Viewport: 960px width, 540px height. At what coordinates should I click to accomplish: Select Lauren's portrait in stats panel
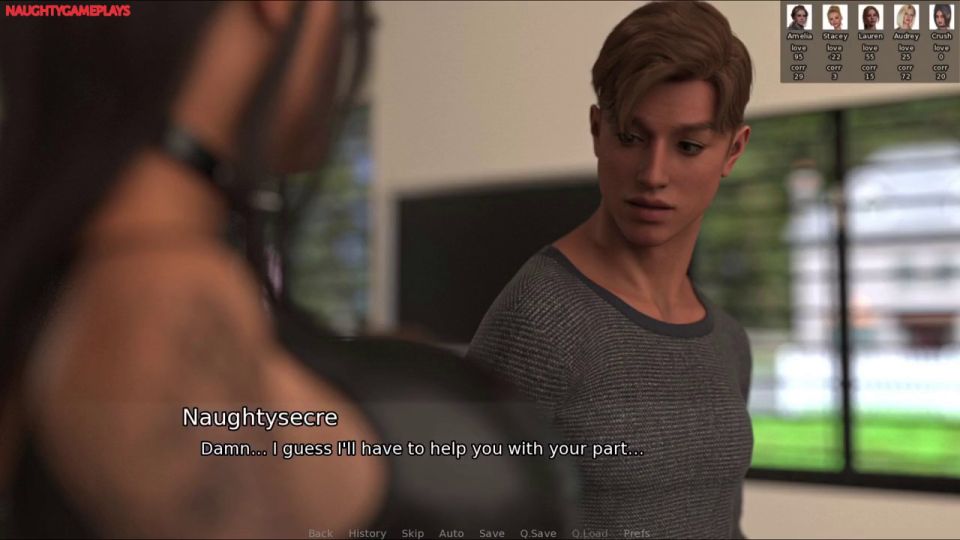tap(870, 17)
